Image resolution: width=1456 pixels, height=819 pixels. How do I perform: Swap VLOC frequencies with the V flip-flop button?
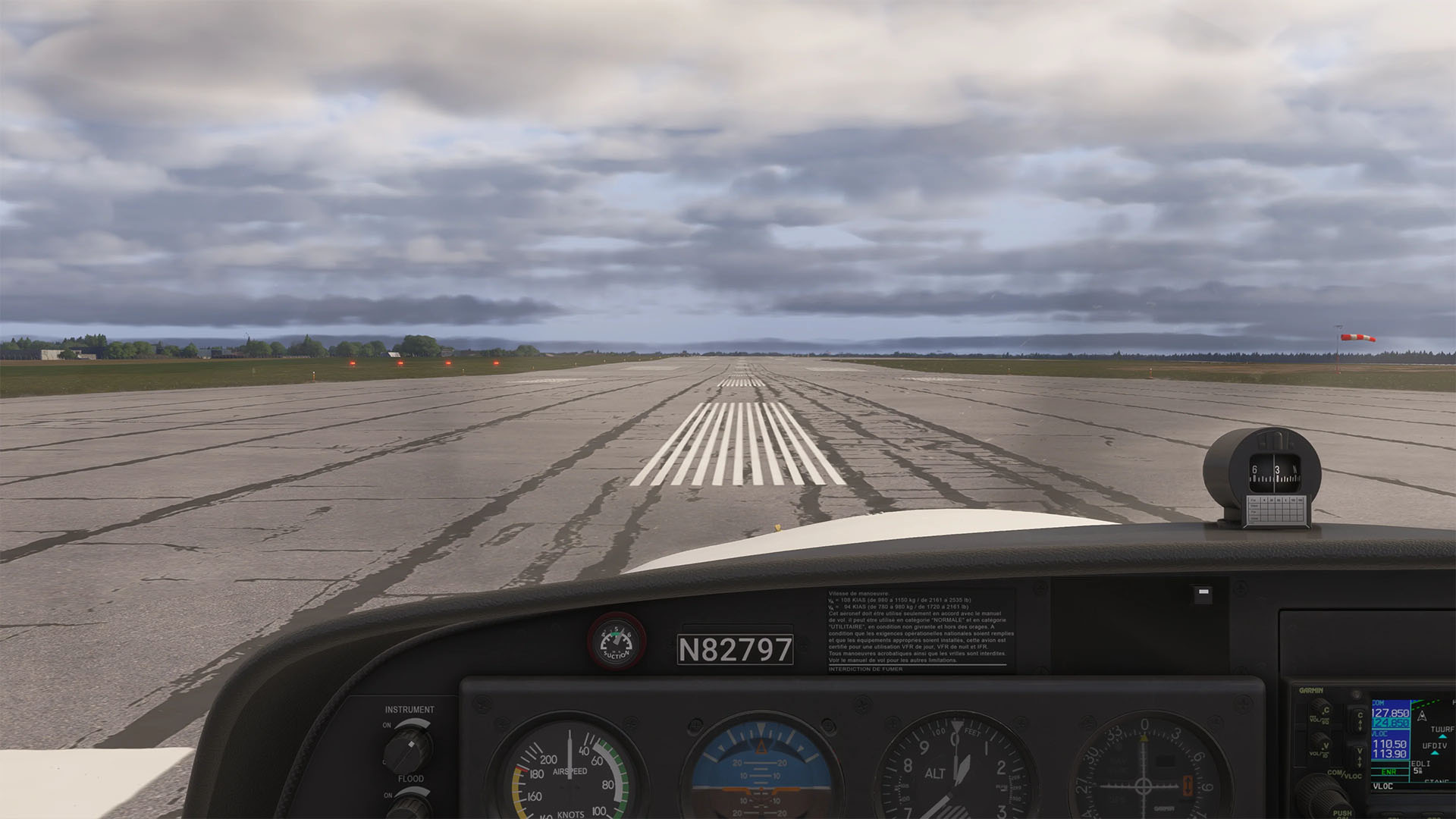[1359, 755]
